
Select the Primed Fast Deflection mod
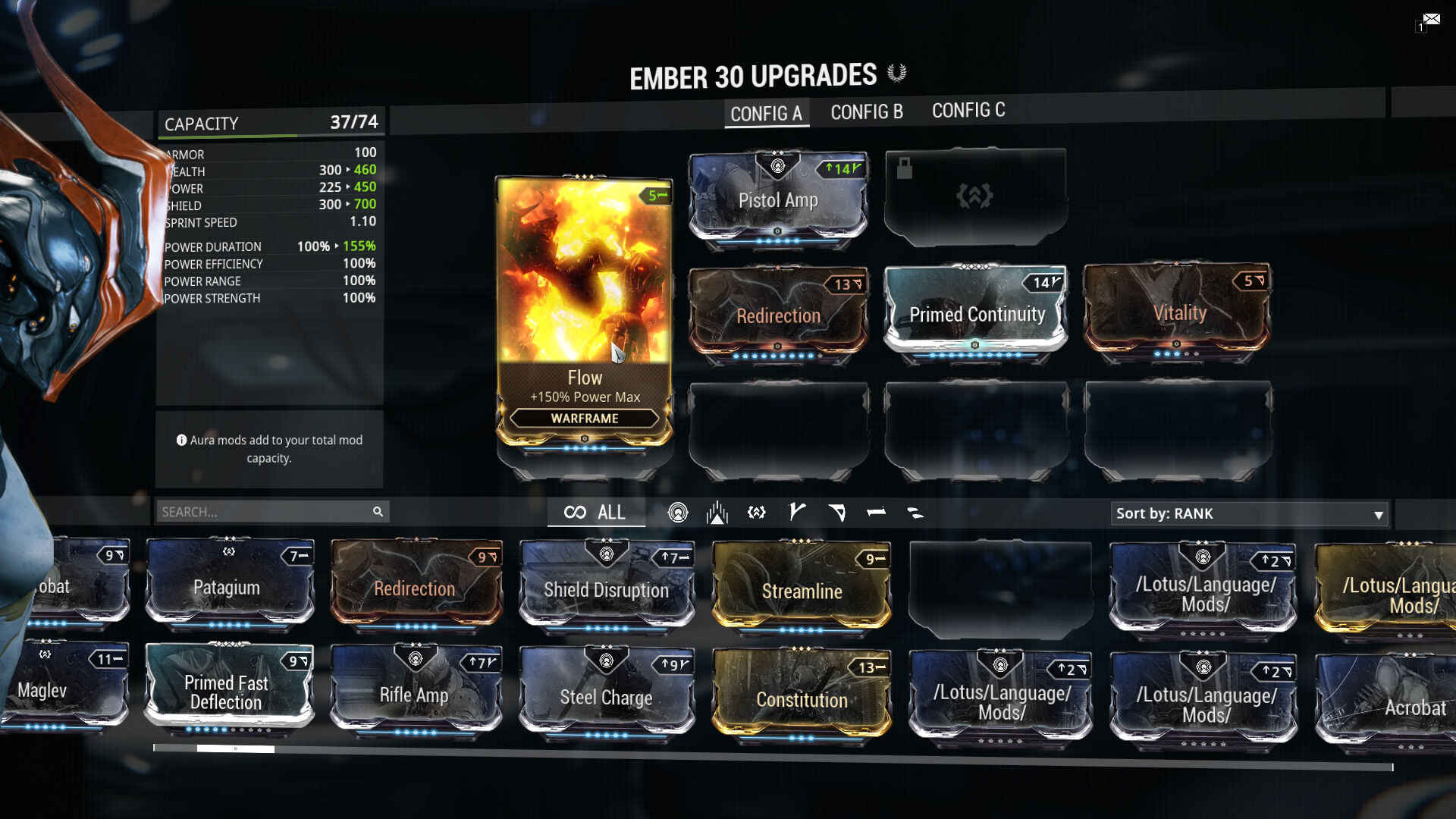tap(227, 691)
